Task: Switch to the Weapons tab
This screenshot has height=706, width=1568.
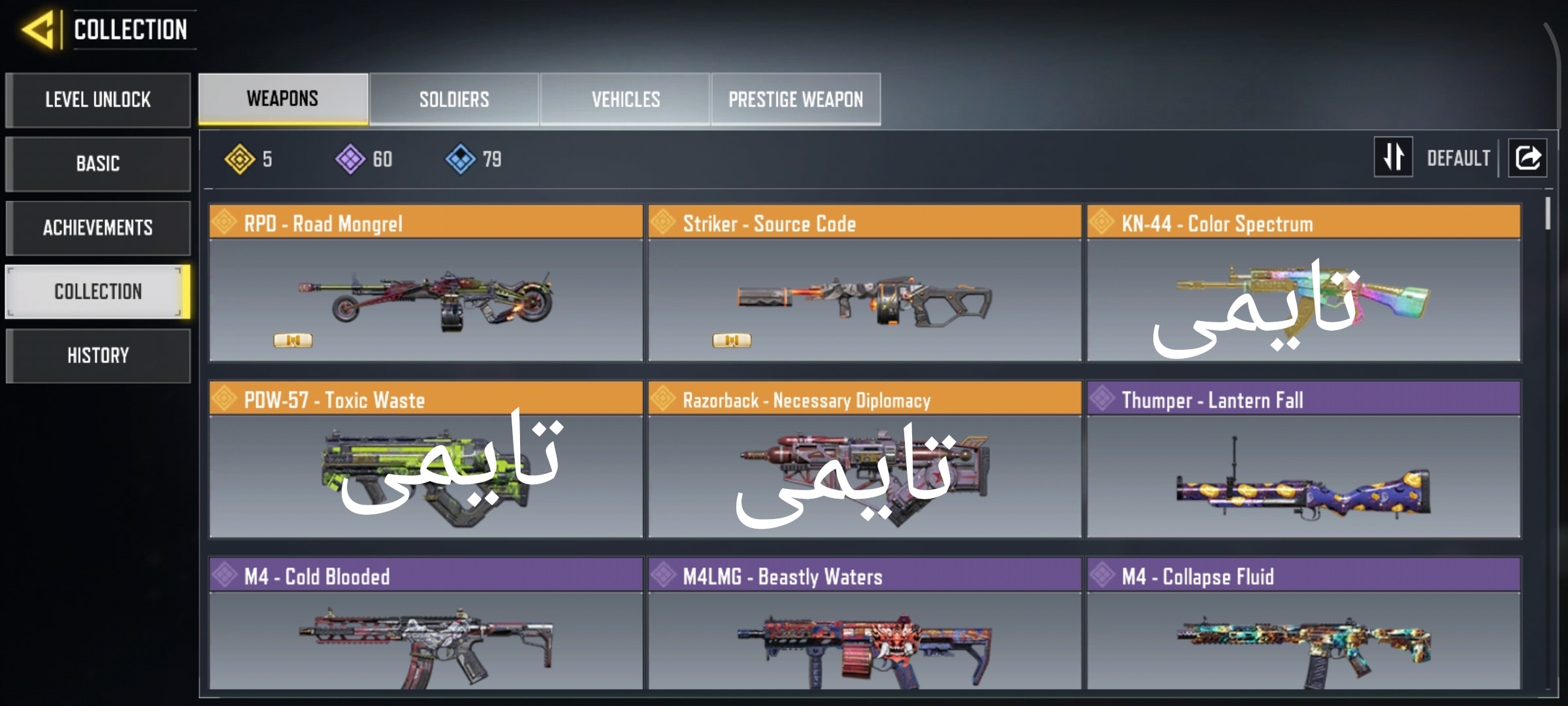Action: [x=283, y=99]
